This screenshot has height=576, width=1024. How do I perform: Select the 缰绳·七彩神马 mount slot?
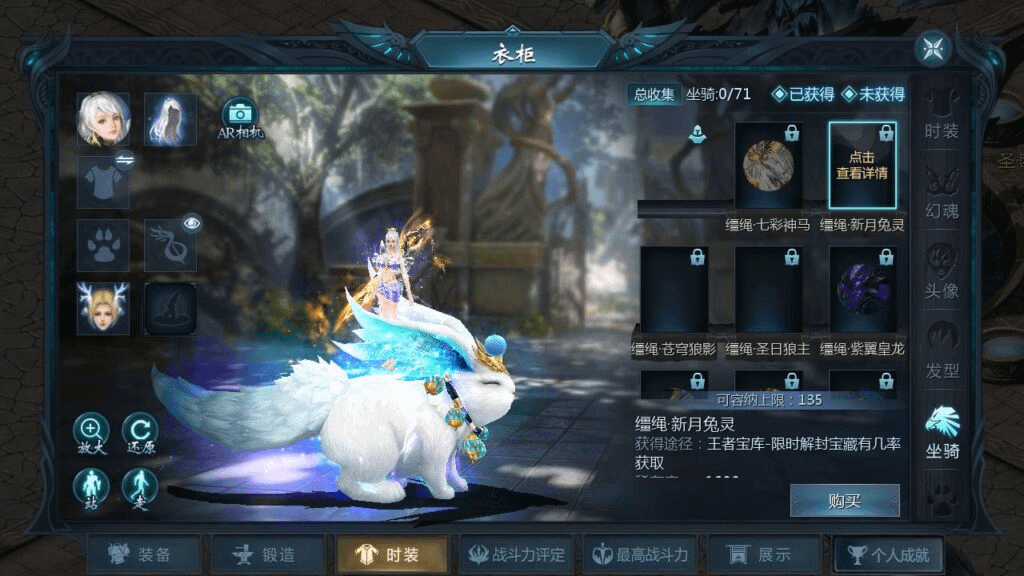pyautogui.click(x=768, y=165)
